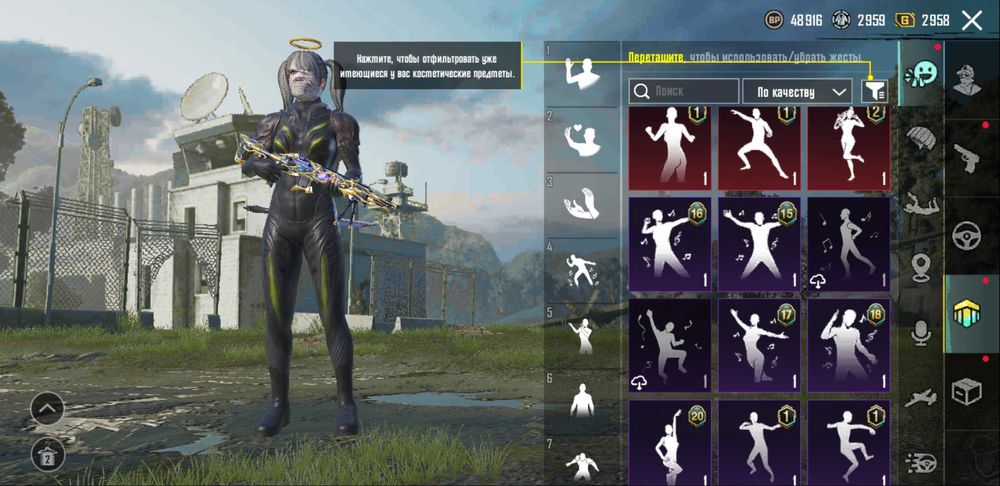Open the 'По качеству' sort dropdown
The height and width of the screenshot is (486, 1000).
tap(797, 92)
